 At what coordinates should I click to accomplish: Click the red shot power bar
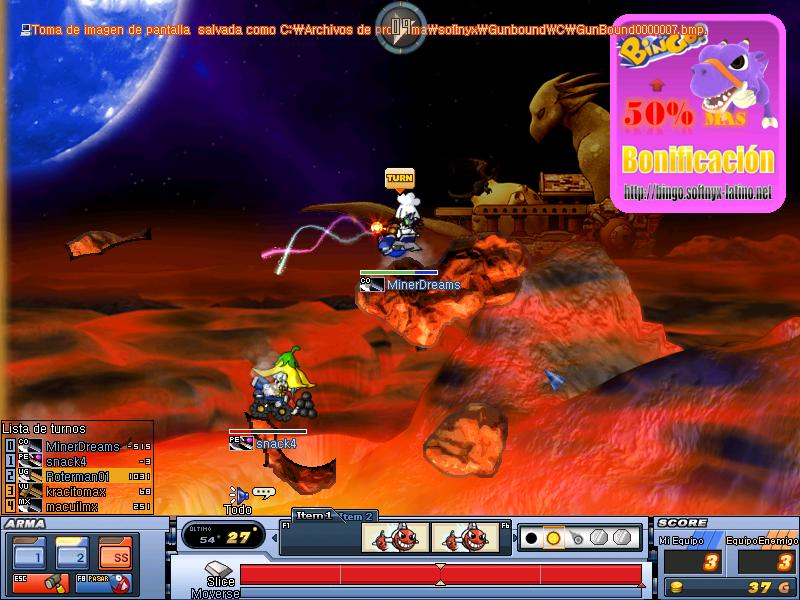pos(440,575)
